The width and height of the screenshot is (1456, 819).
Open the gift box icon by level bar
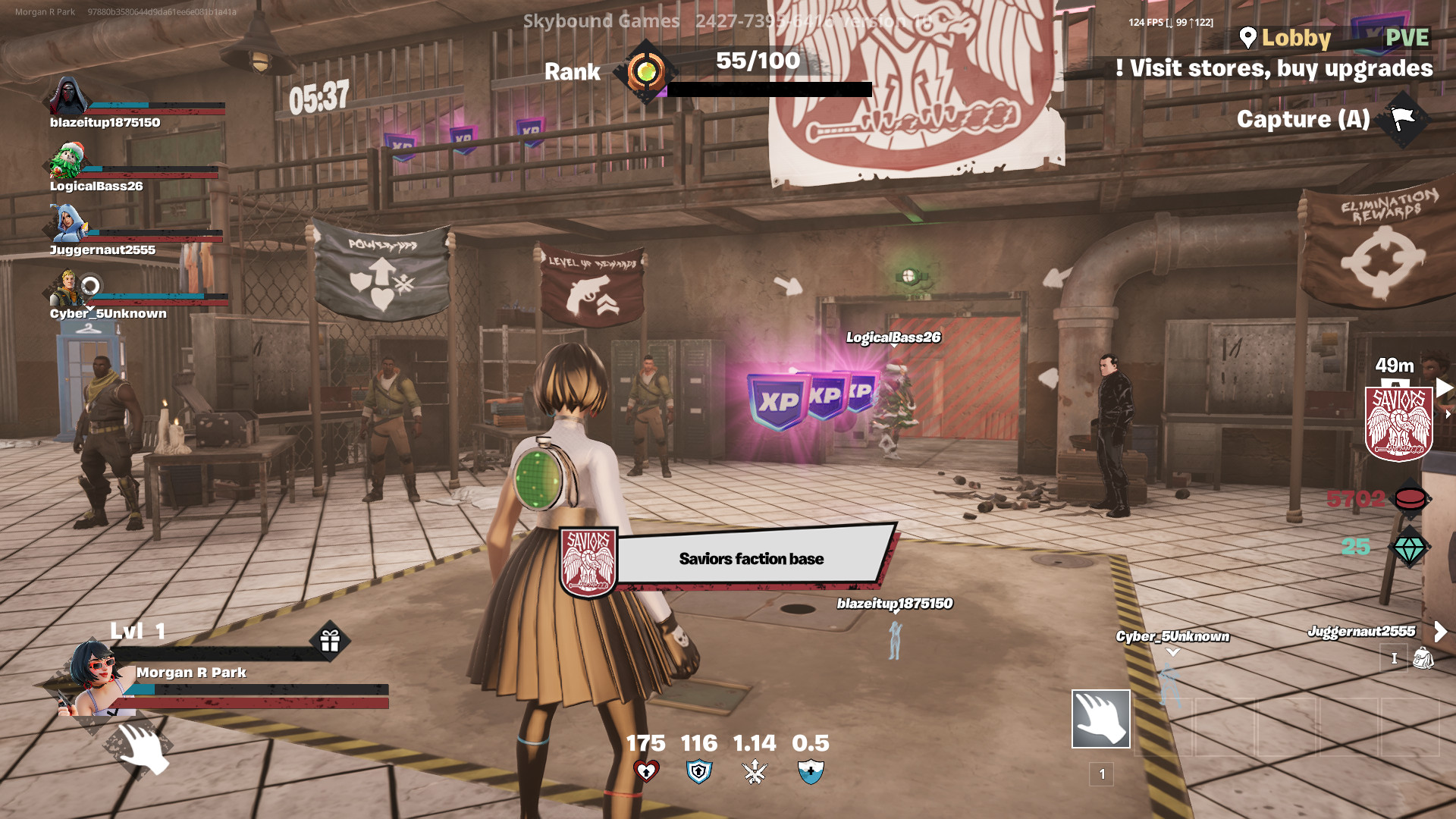click(330, 642)
